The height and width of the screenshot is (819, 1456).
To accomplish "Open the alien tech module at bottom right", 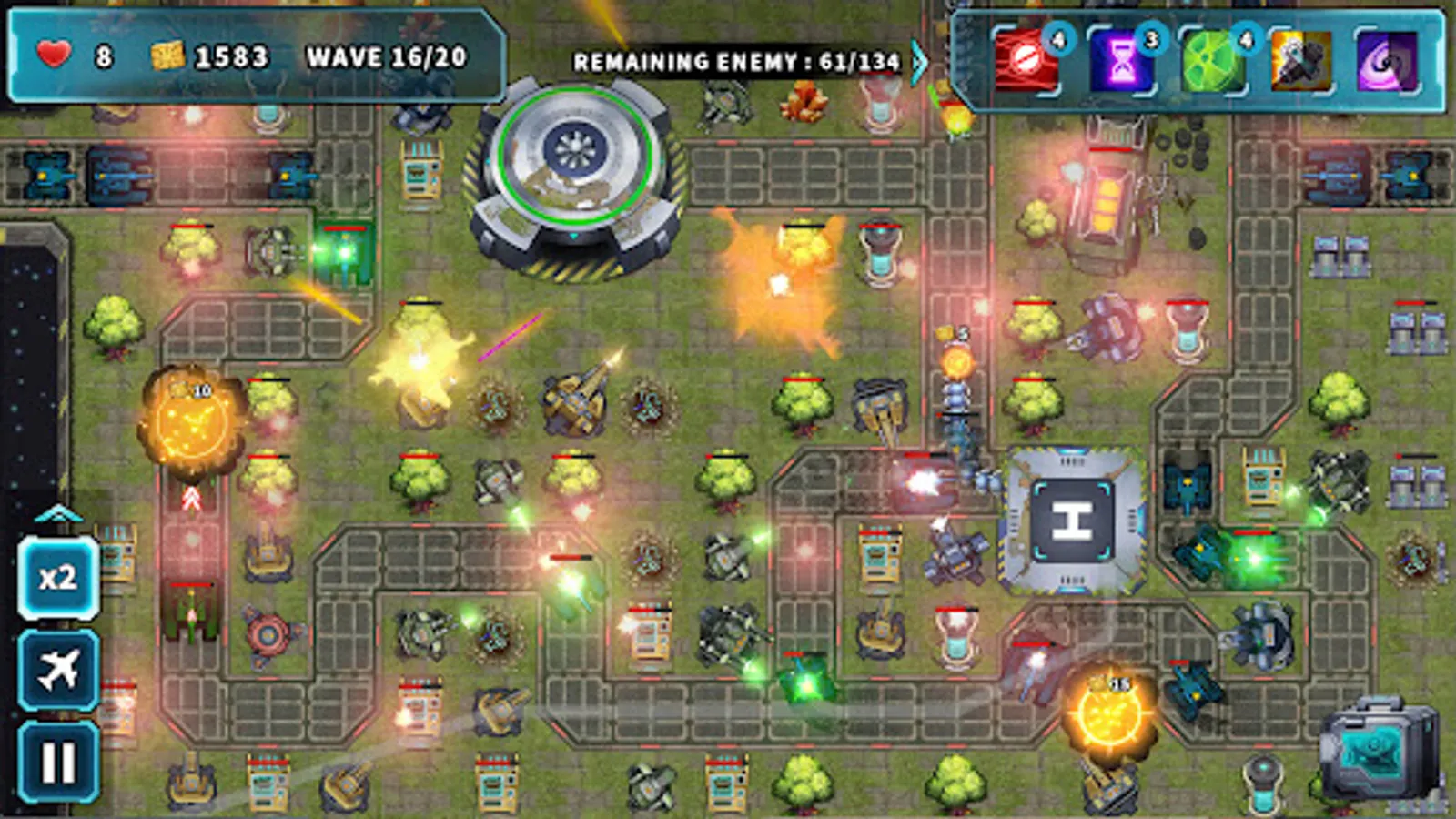I will tap(1380, 749).
